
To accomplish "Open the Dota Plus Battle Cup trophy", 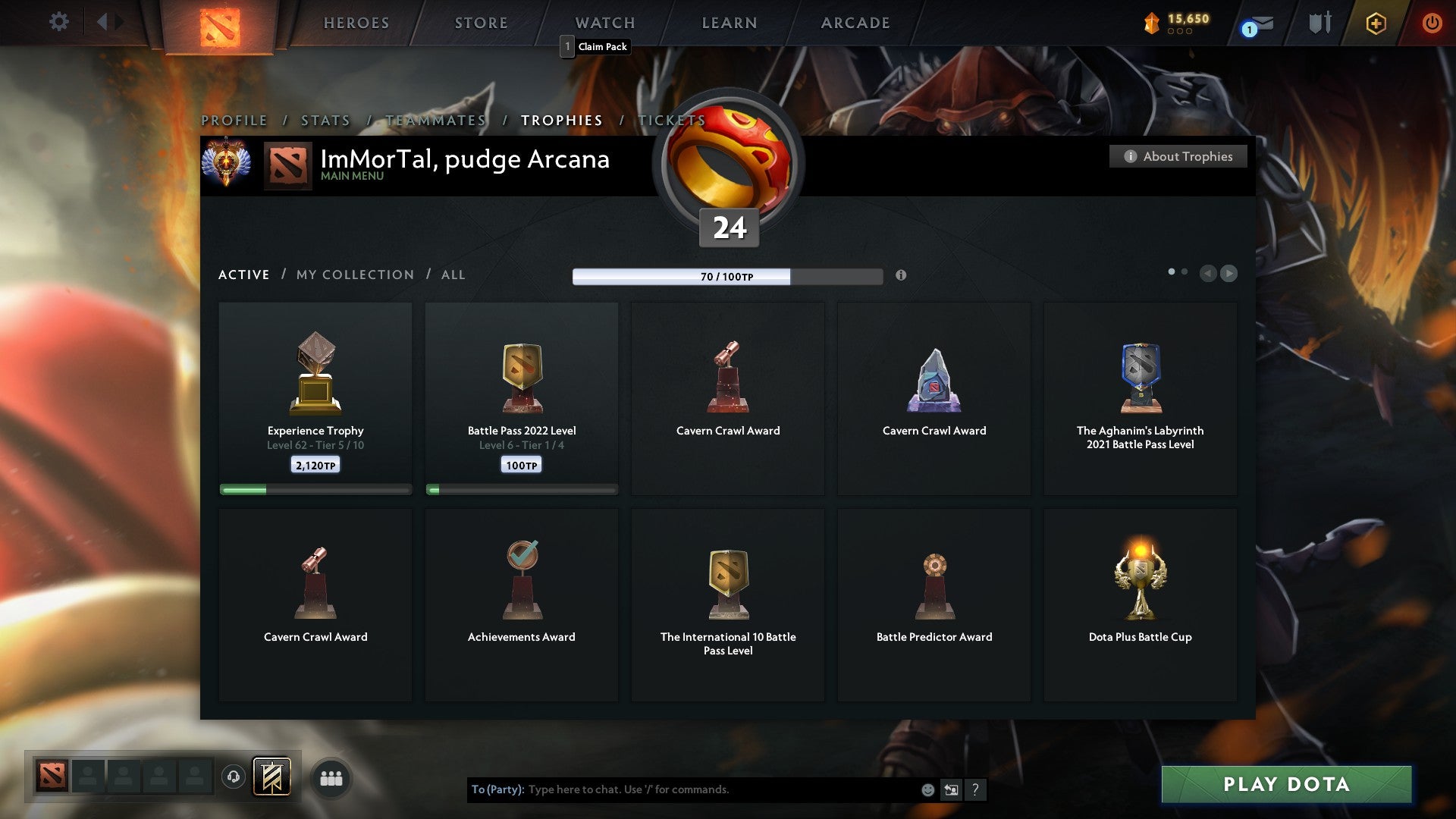I will [1140, 604].
